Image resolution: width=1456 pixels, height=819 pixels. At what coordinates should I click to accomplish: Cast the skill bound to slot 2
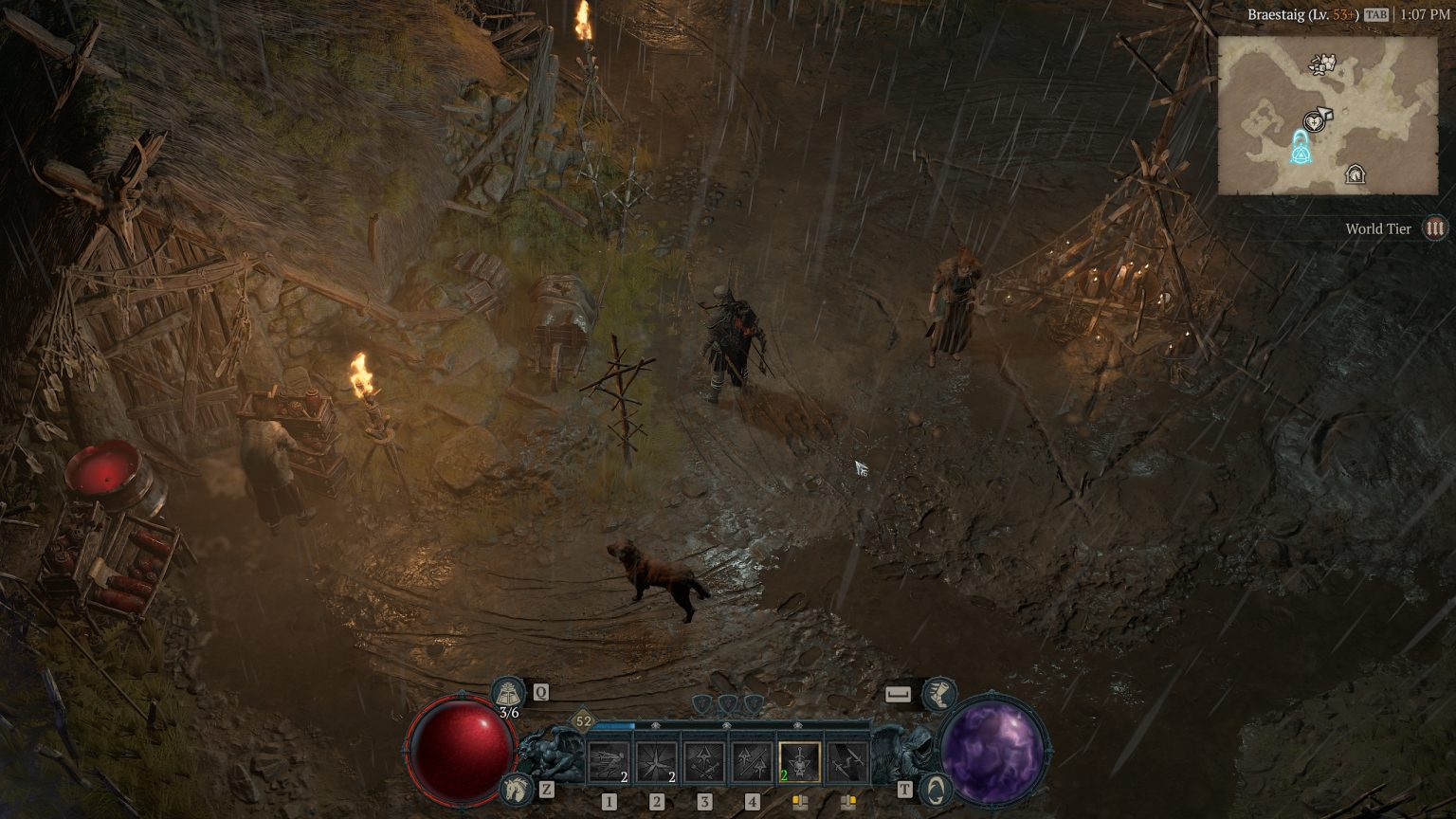pyautogui.click(x=656, y=761)
